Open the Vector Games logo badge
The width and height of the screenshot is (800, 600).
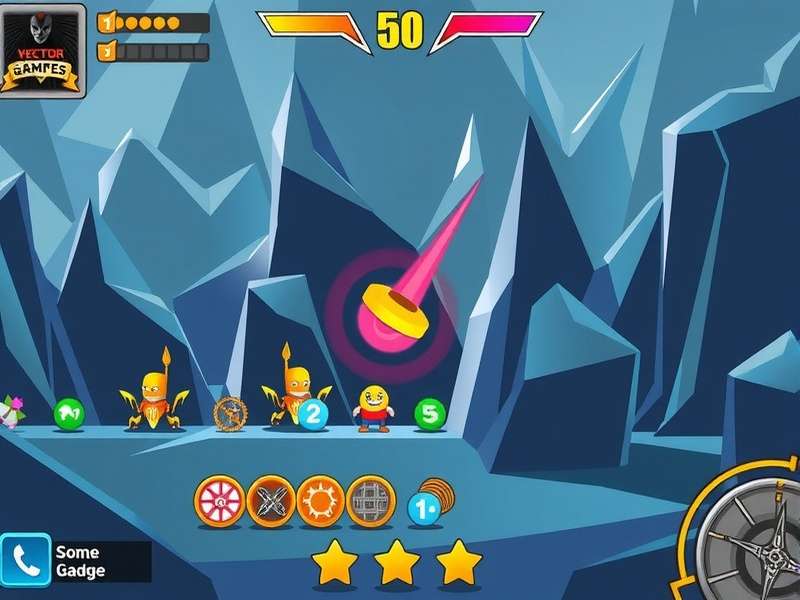coord(42,50)
